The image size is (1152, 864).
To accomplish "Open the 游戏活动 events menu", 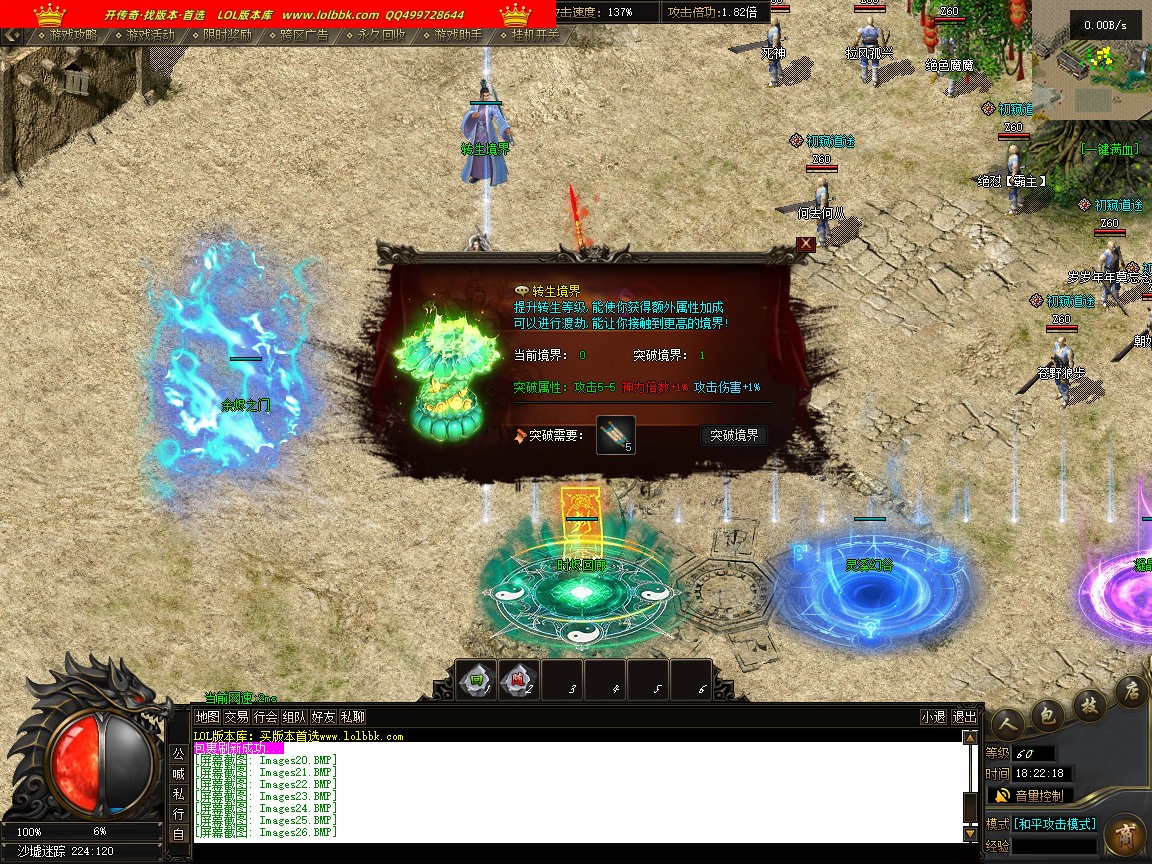I will tap(150, 34).
